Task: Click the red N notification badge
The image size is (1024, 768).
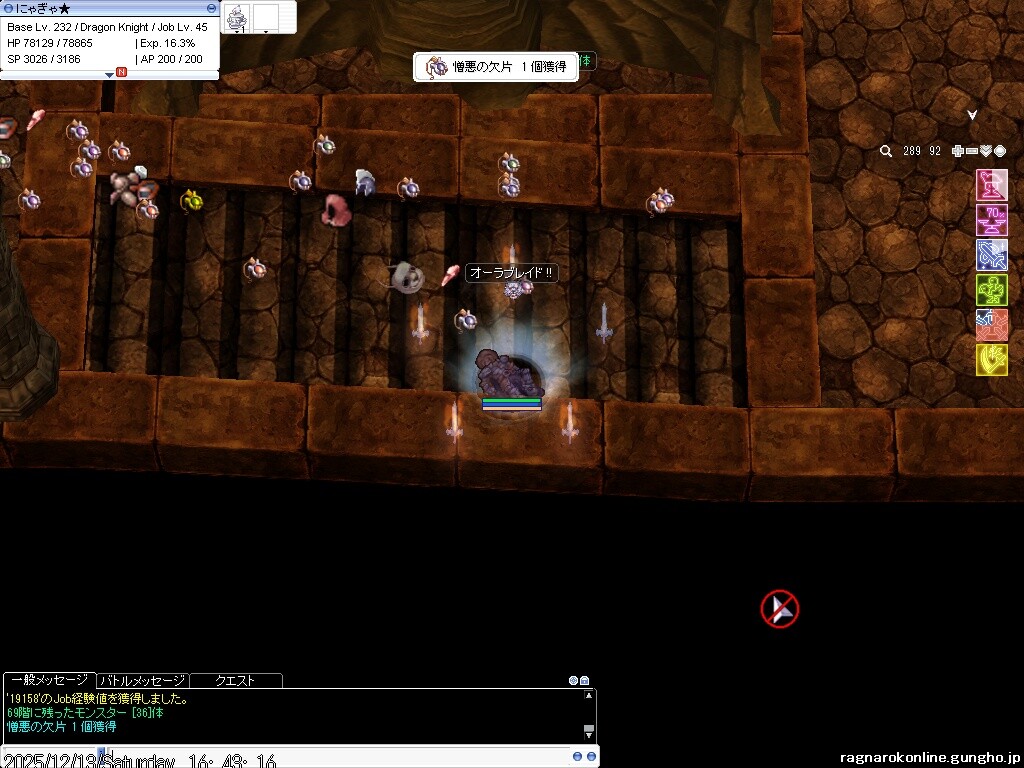Action: [121, 72]
